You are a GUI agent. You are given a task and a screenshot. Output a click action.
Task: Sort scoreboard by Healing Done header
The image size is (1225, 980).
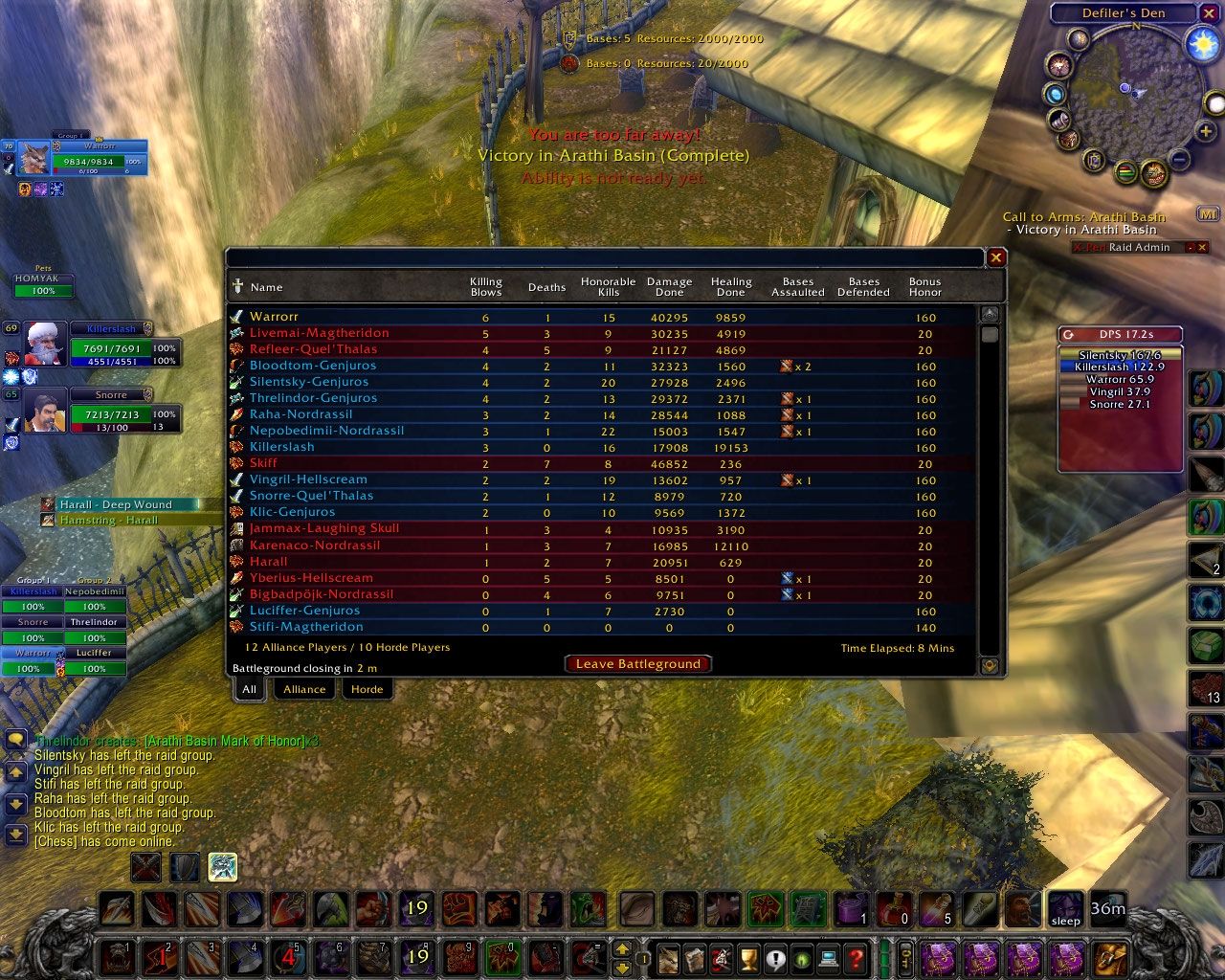coord(731,287)
